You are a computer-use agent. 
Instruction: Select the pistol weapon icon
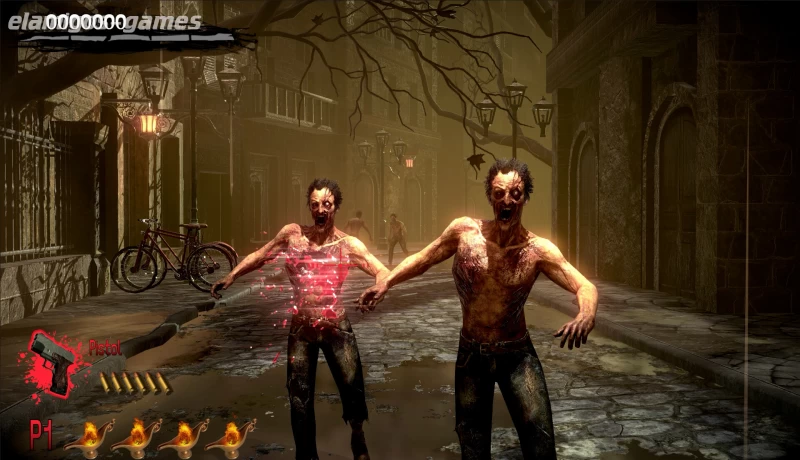pos(54,358)
